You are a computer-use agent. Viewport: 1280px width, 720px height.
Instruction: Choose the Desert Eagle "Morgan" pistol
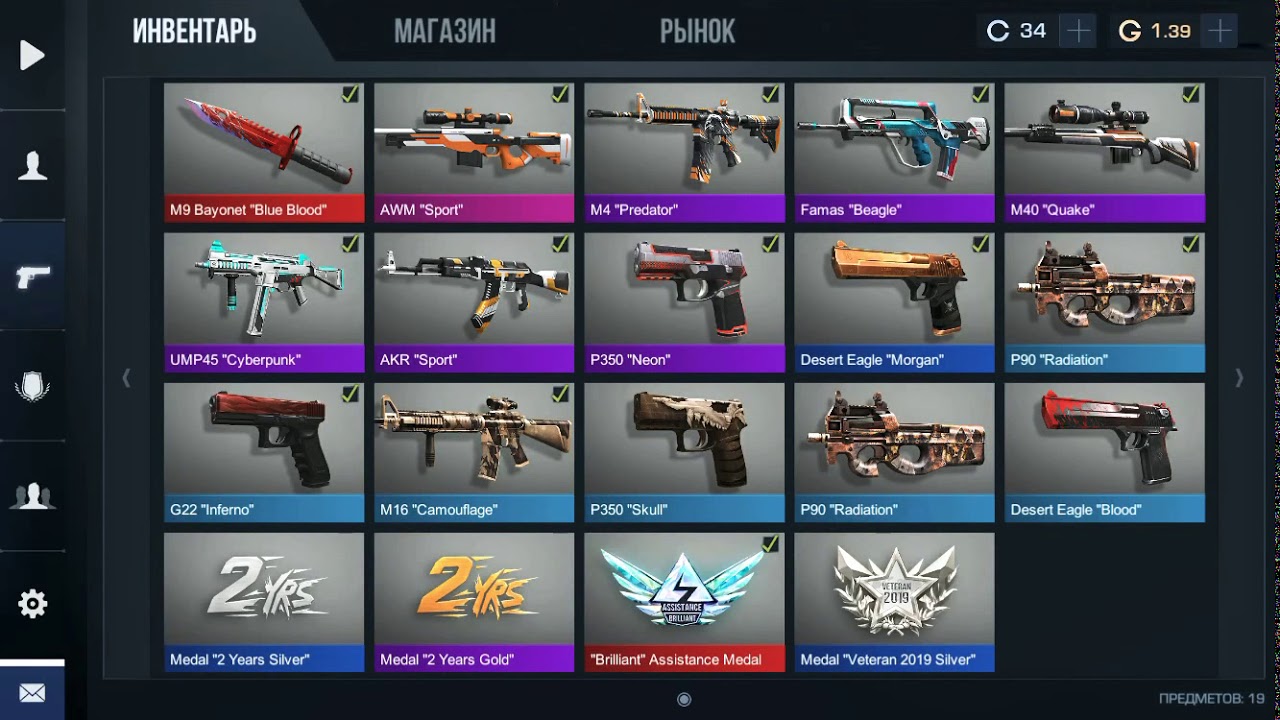pyautogui.click(x=894, y=302)
